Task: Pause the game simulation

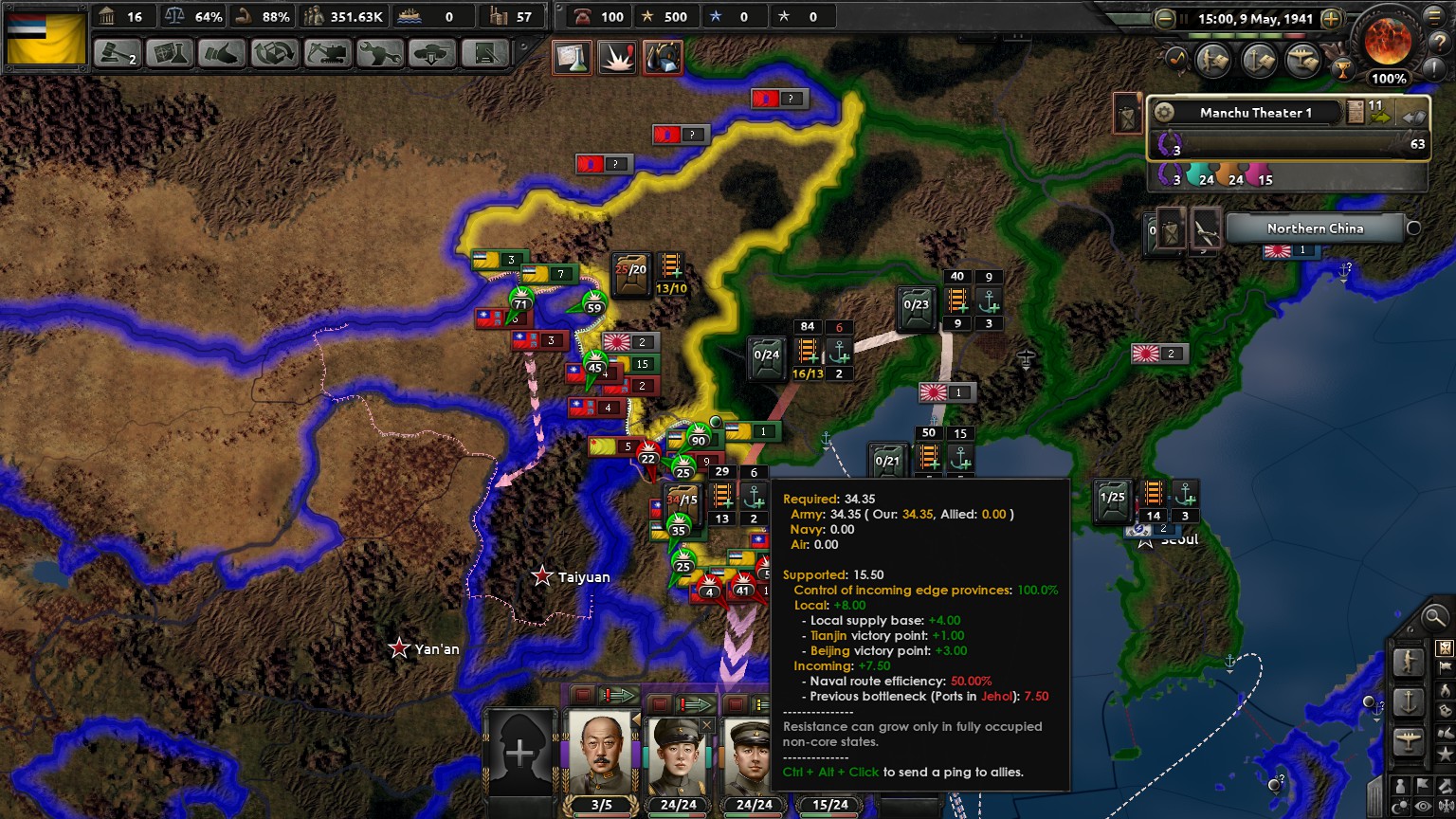Action: 1184,18
